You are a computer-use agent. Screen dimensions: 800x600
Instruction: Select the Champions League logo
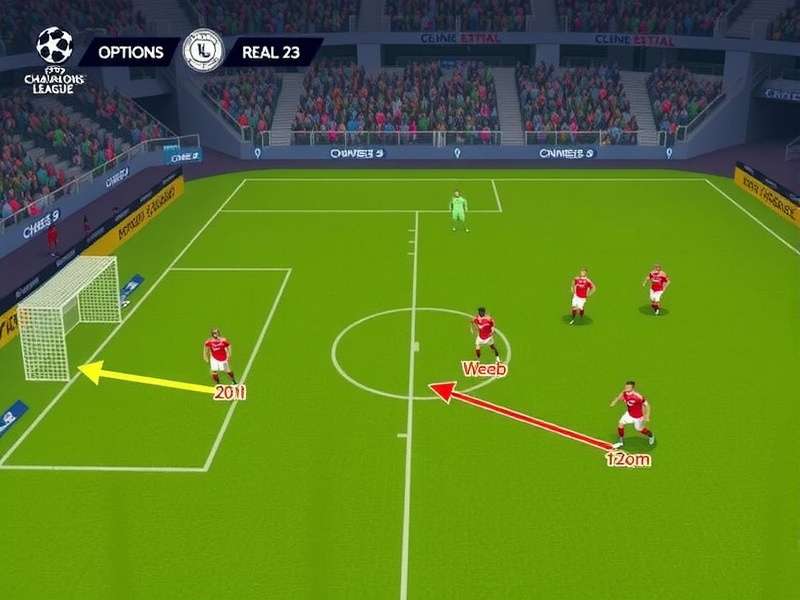54,58
